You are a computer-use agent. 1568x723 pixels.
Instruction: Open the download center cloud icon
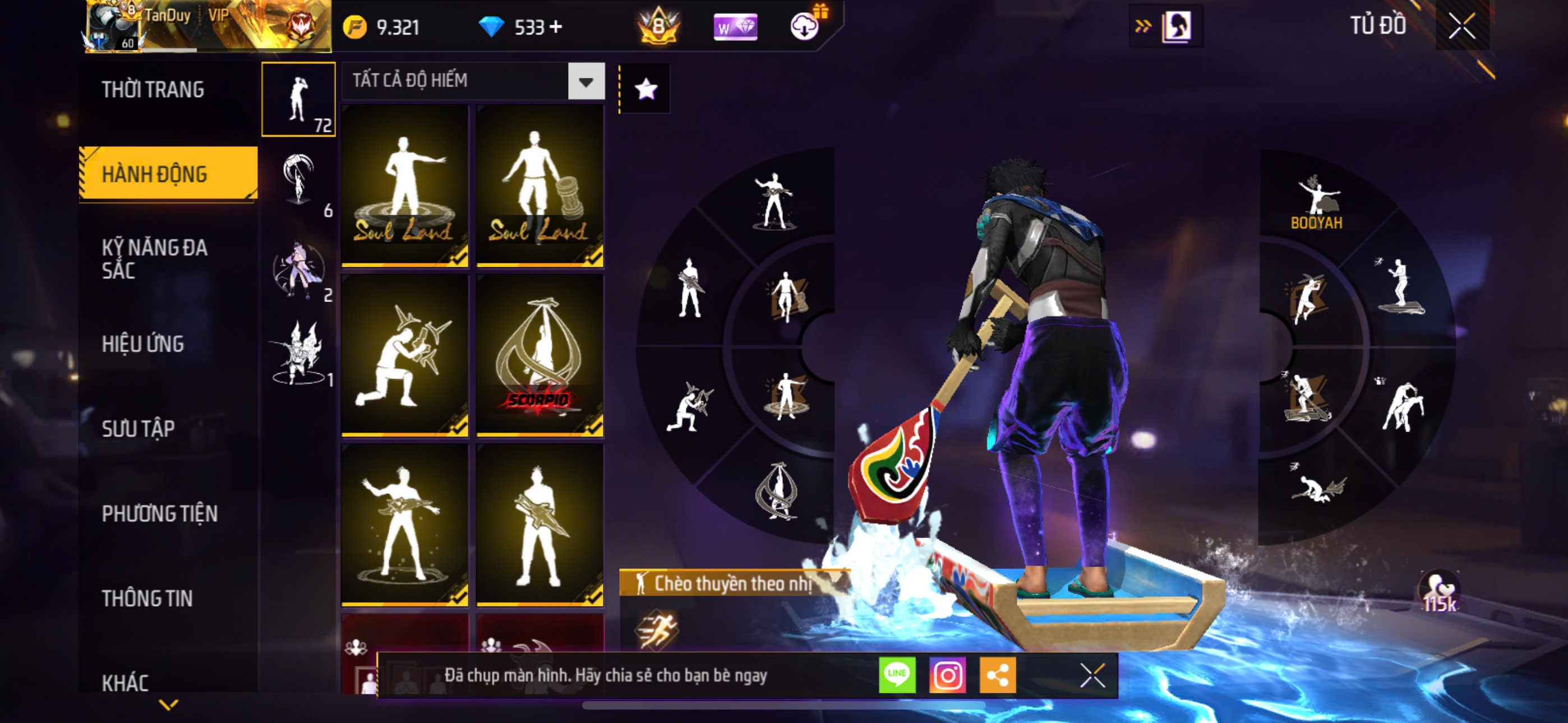(805, 26)
